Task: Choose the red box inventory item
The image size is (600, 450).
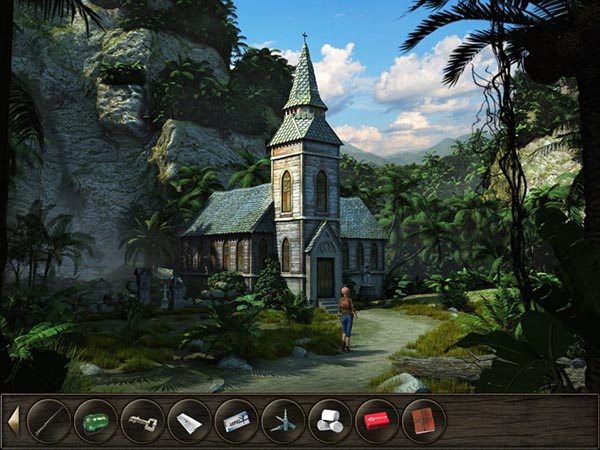Action: tap(377, 421)
